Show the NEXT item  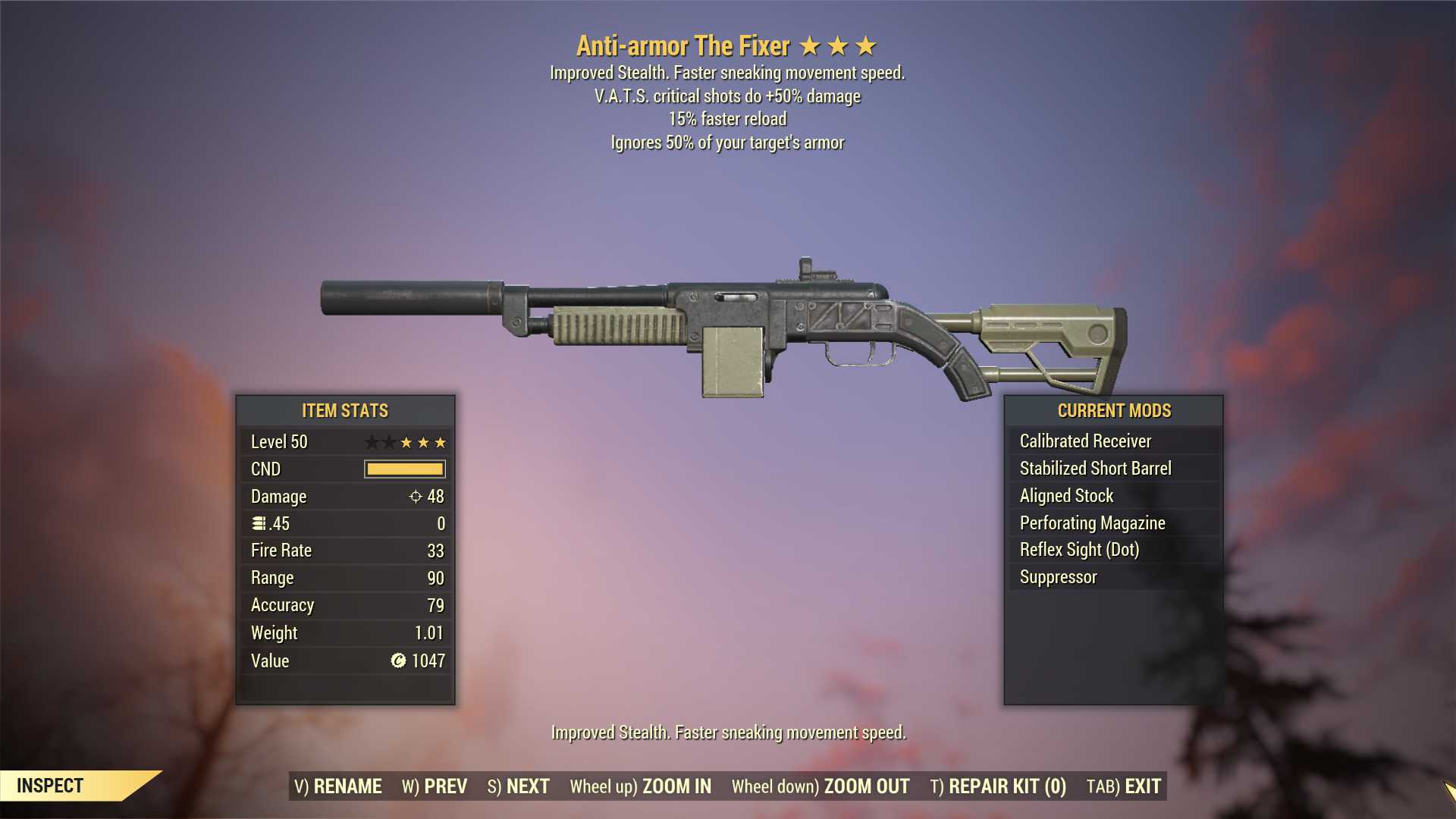click(x=519, y=786)
